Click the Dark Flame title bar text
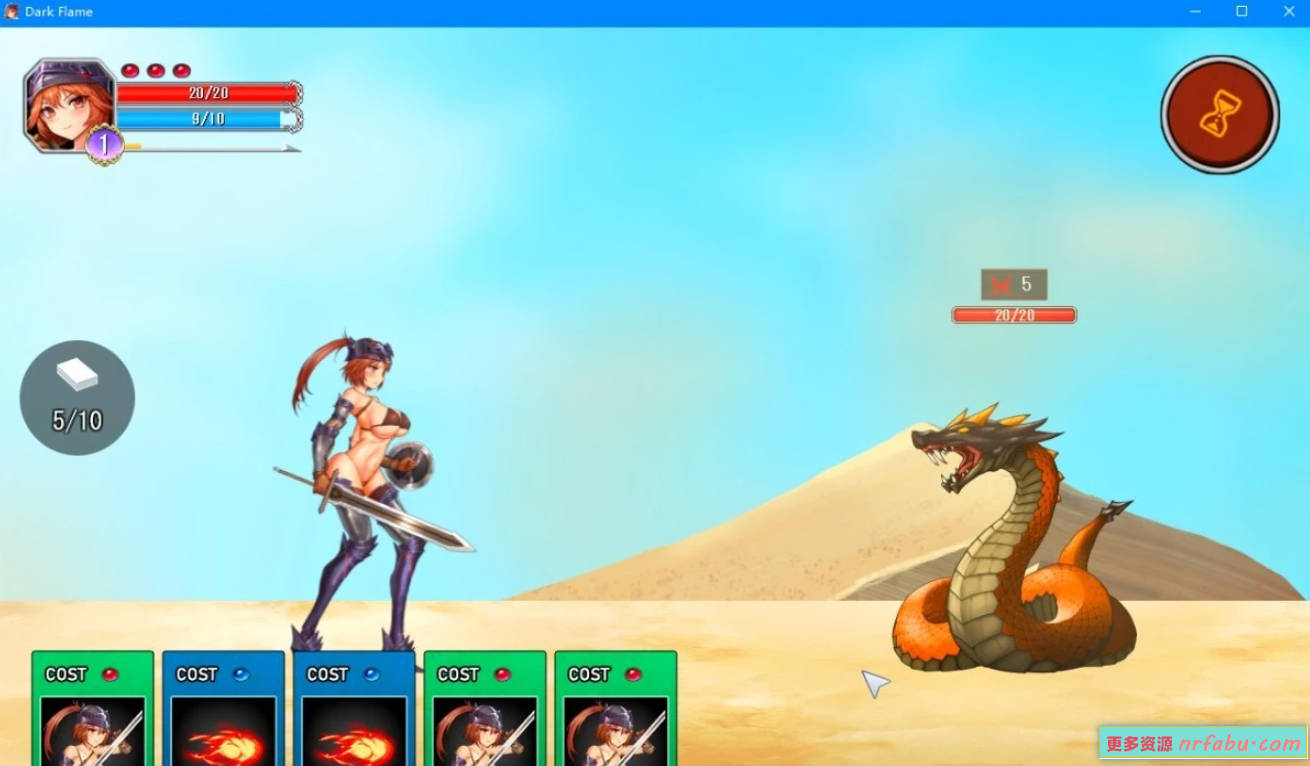This screenshot has width=1310, height=766. click(x=58, y=11)
